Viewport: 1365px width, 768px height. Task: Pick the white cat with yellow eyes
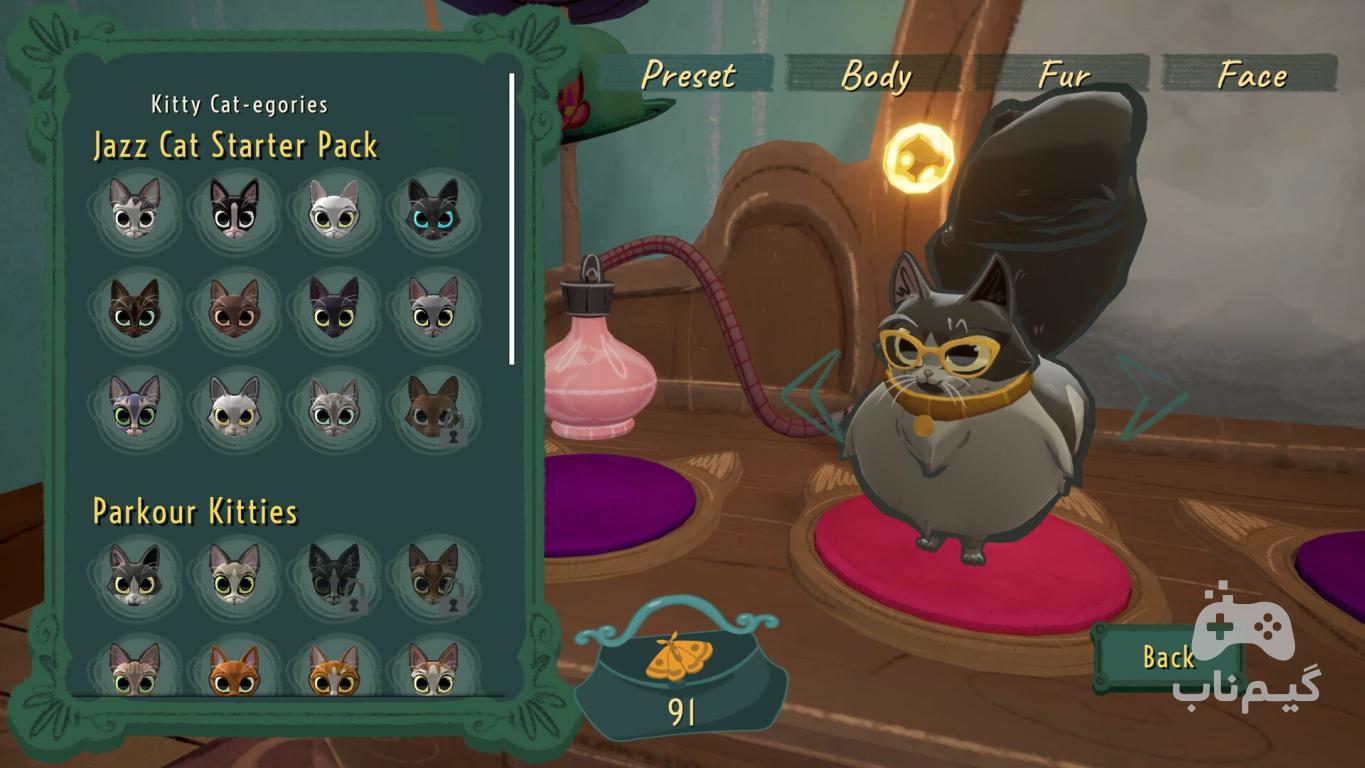(333, 208)
